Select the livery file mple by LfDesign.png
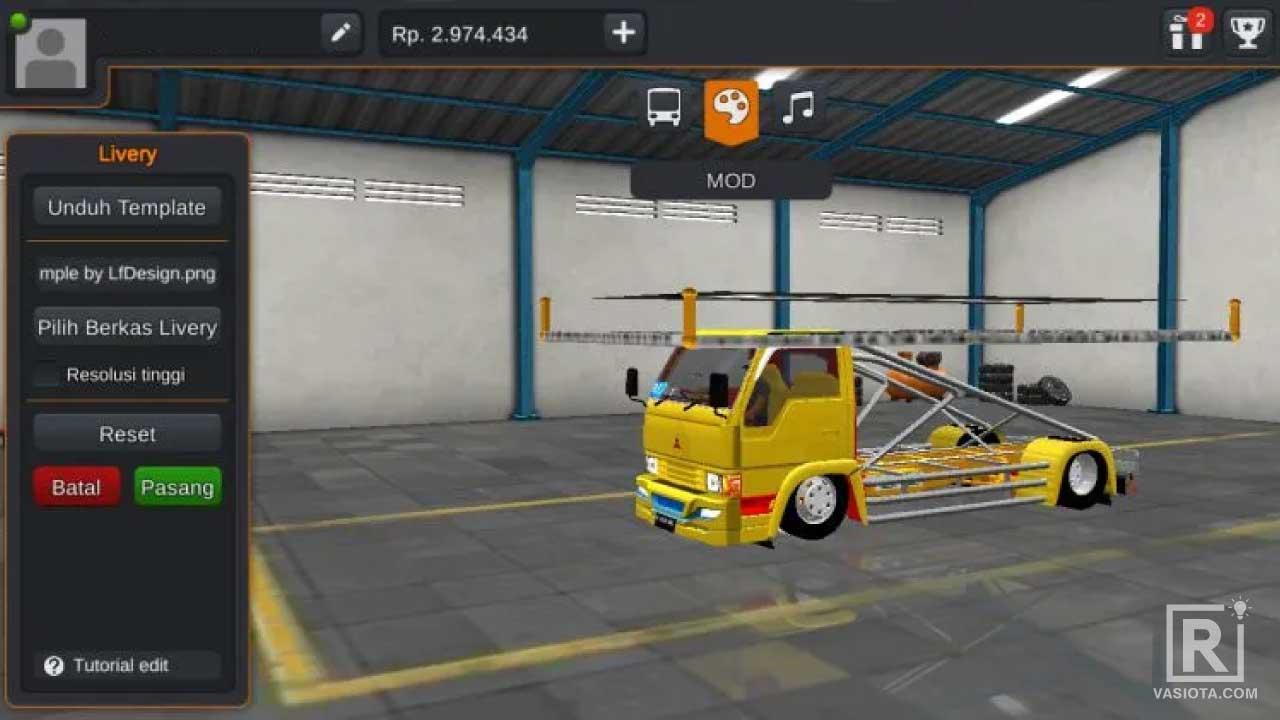This screenshot has width=1280, height=720. pos(127,273)
